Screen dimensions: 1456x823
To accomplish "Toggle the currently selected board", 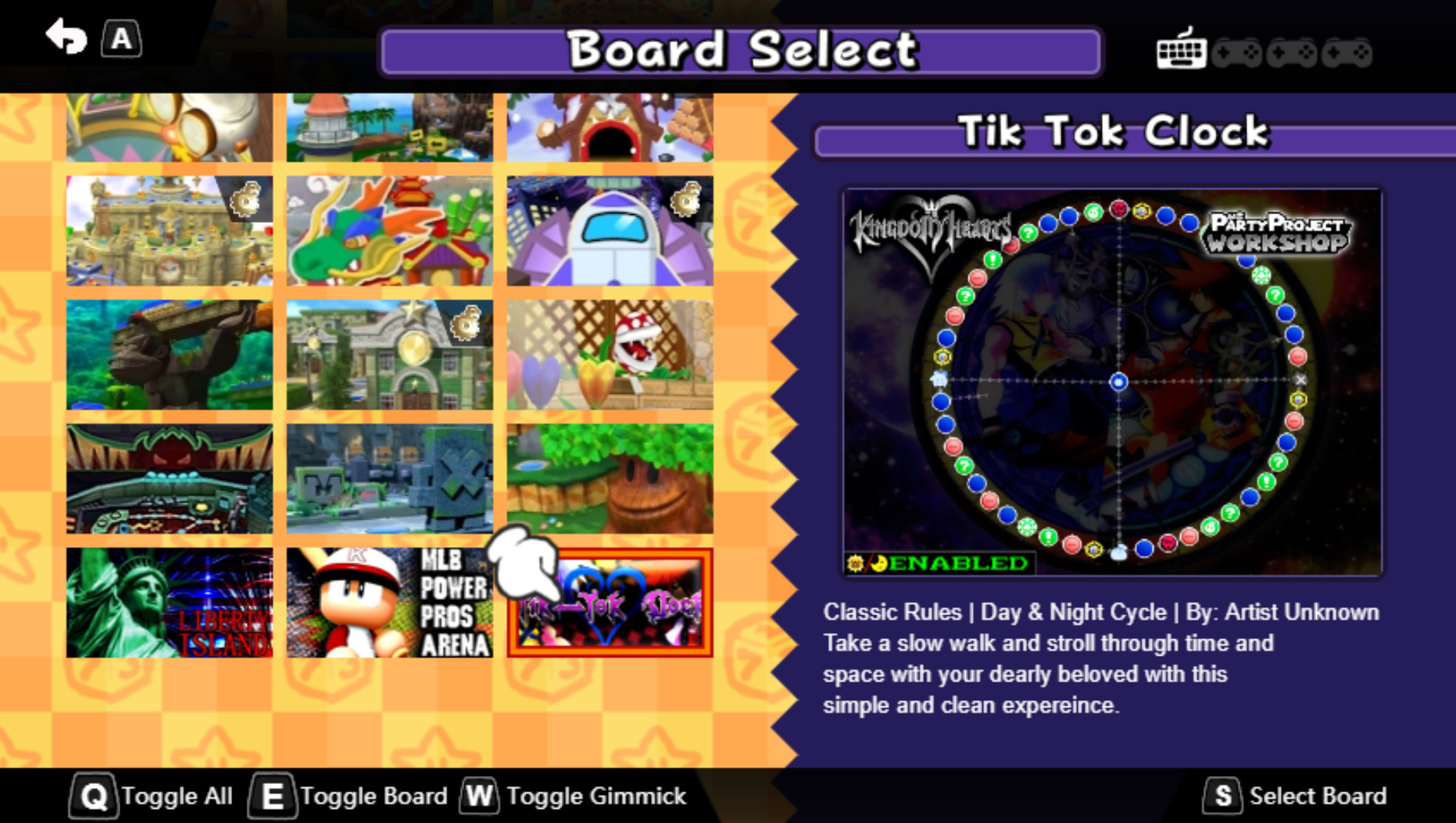I will point(373,796).
